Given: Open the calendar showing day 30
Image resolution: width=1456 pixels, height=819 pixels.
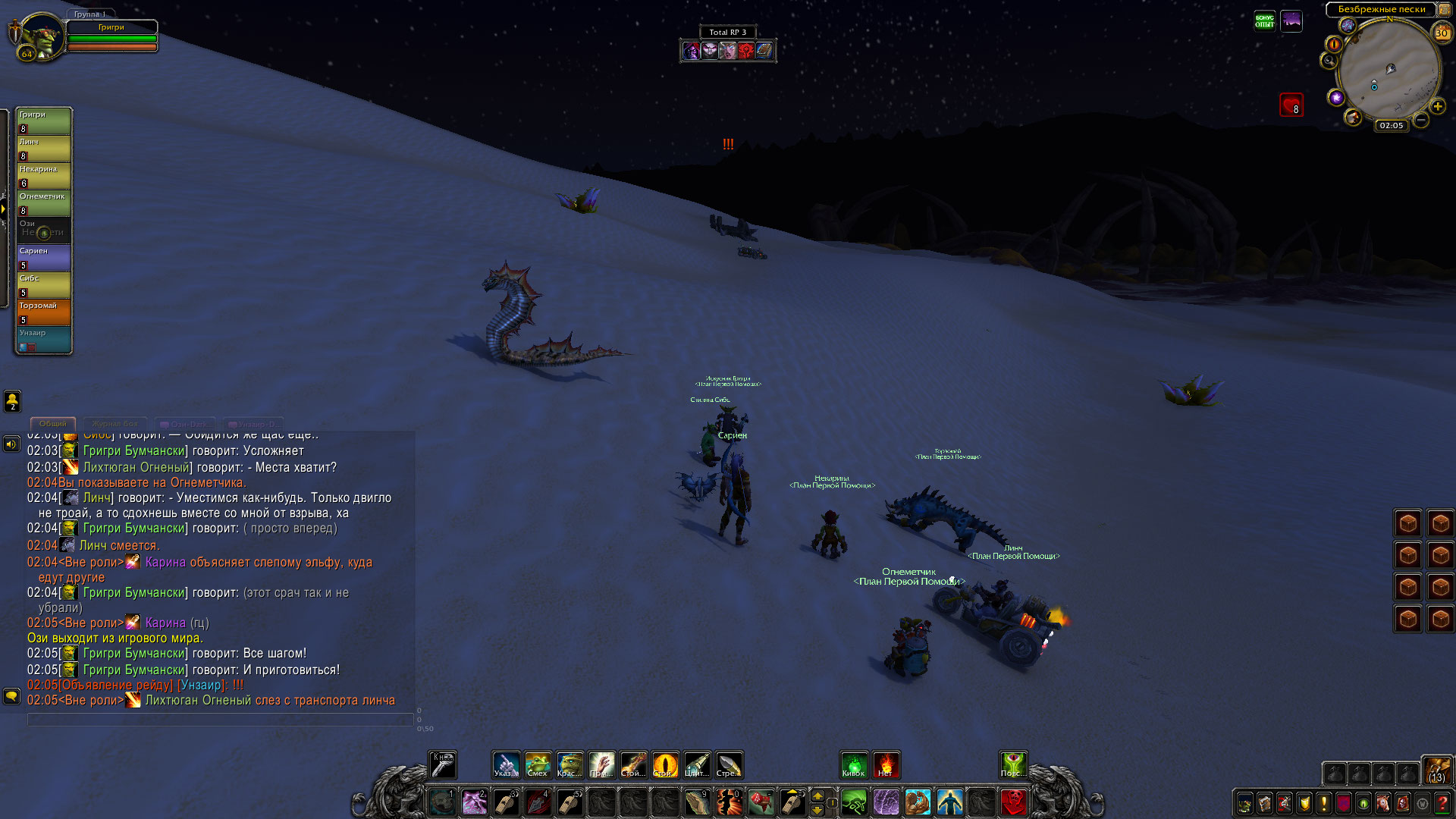Looking at the screenshot, I should 1442,33.
